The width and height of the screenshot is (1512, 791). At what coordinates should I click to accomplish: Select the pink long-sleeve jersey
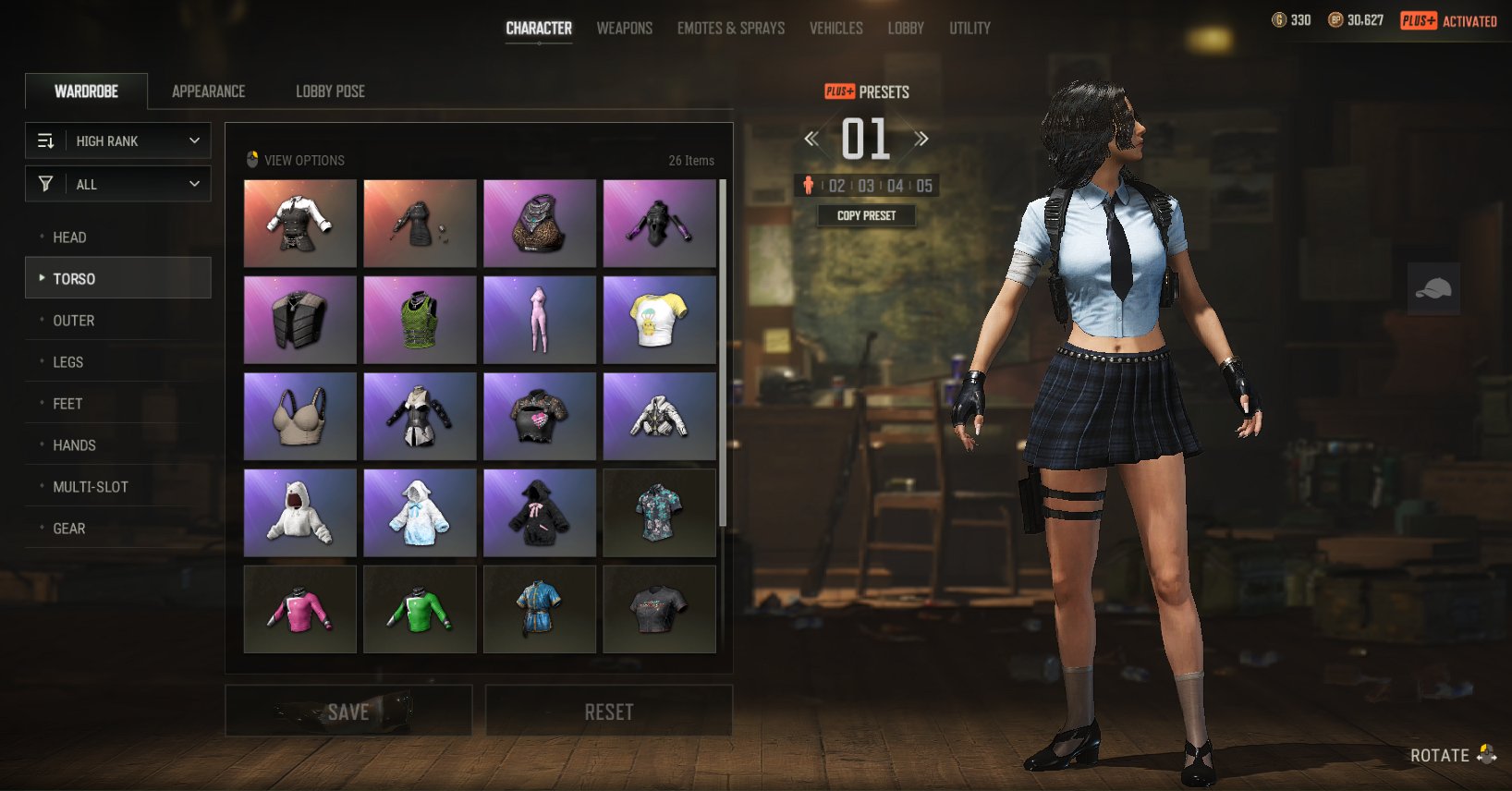pos(299,609)
